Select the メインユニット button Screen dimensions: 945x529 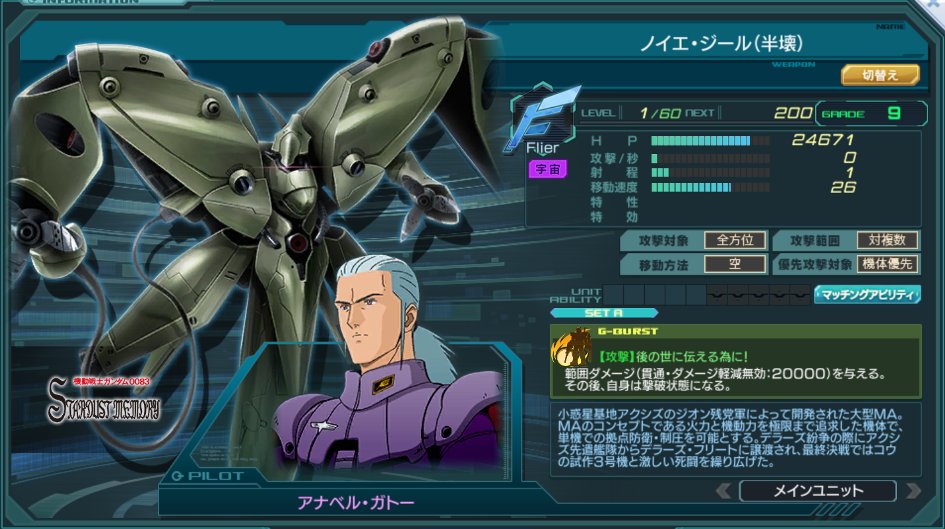click(x=817, y=491)
